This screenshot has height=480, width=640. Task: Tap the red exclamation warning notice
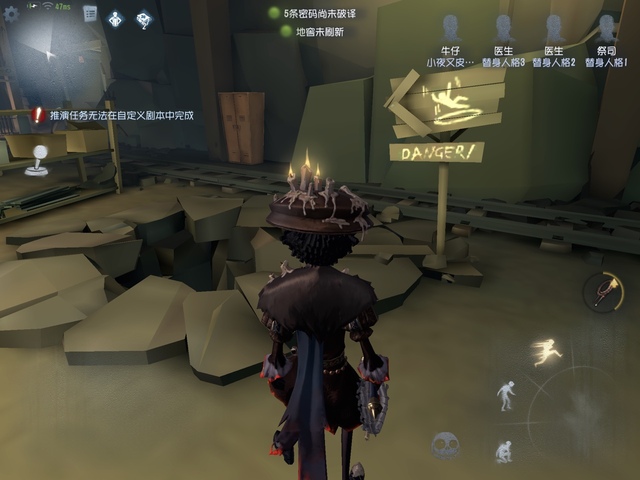click(x=39, y=115)
